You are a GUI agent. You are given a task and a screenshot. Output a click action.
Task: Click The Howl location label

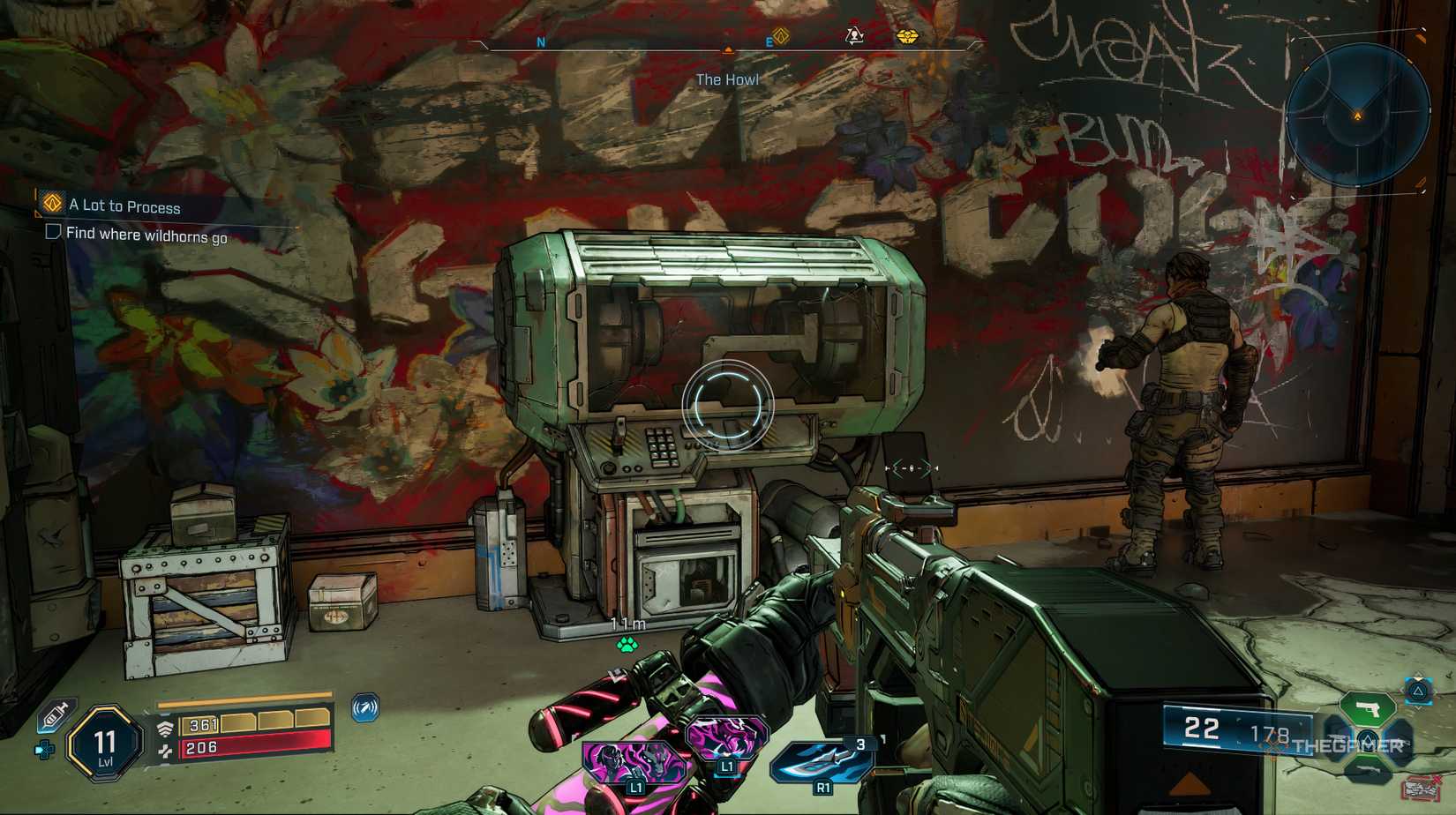(x=727, y=79)
